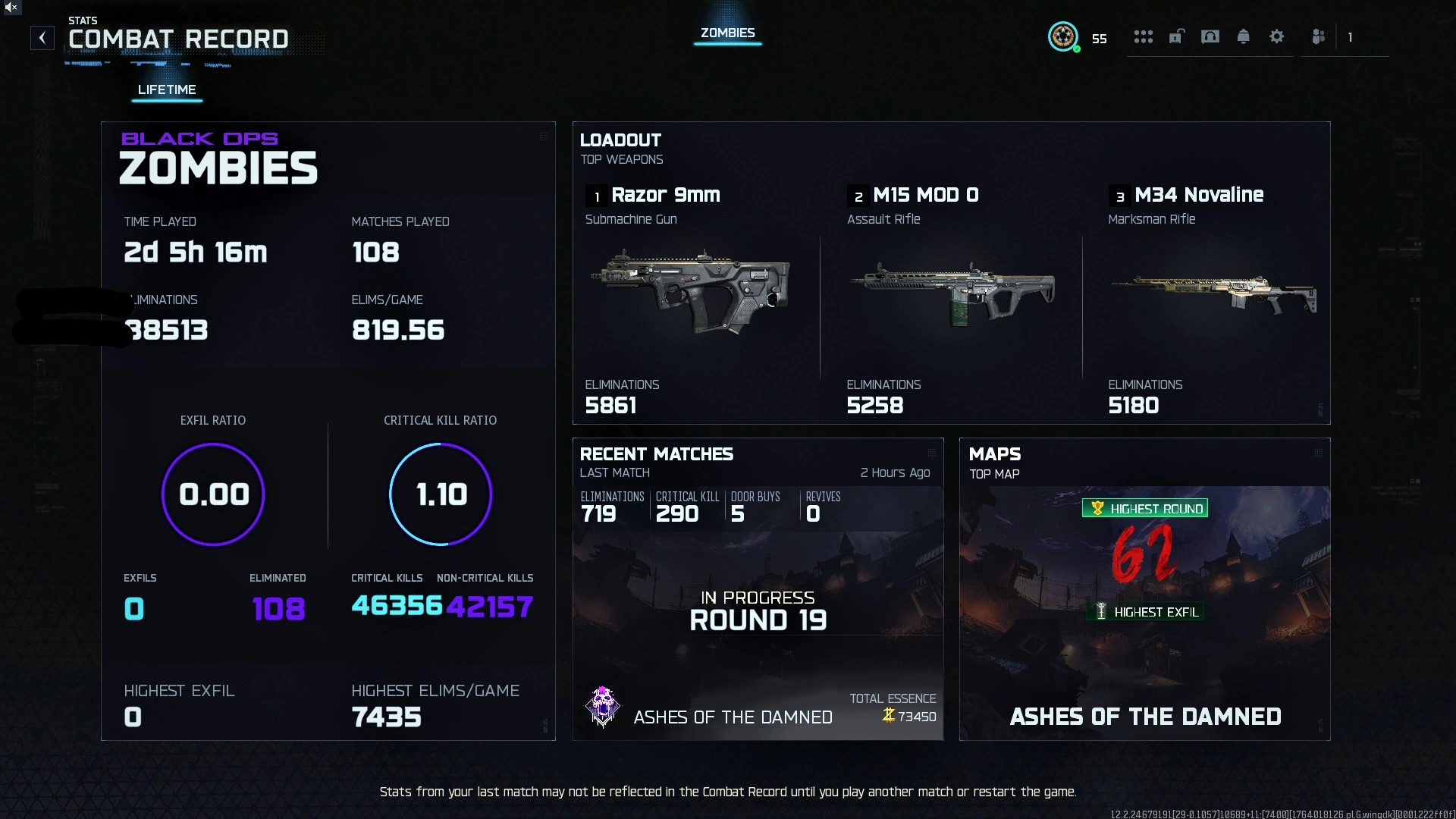Open the game settings gear icon
This screenshot has height=819, width=1456.
[x=1277, y=36]
